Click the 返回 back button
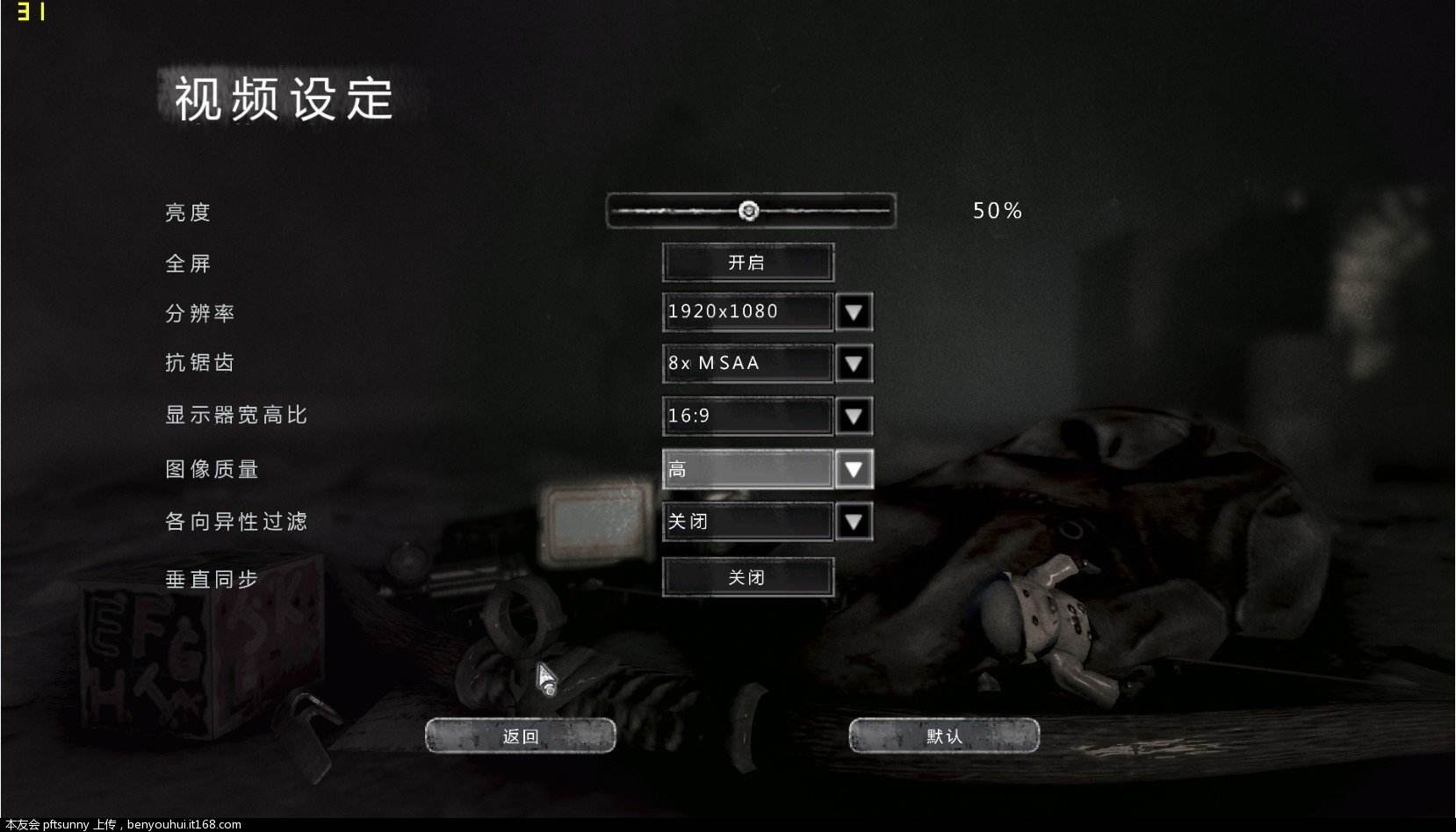This screenshot has width=1456, height=832. click(520, 736)
